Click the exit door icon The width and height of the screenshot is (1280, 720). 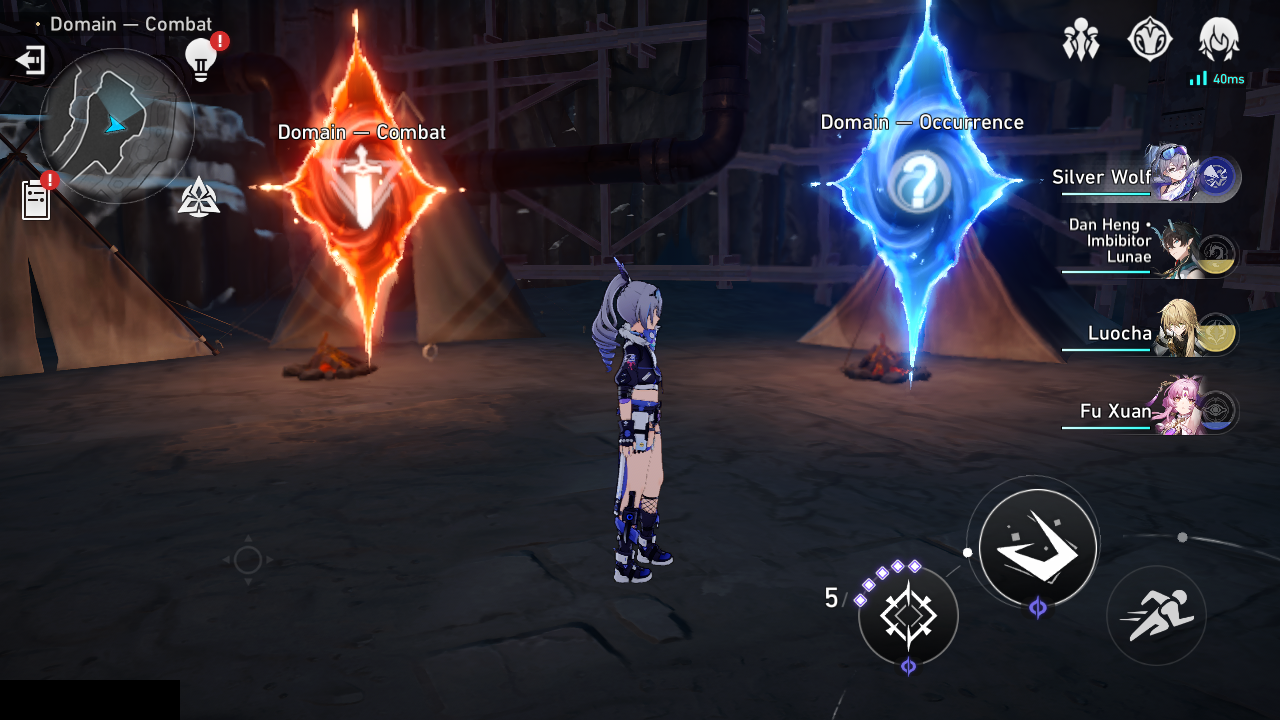[30, 61]
